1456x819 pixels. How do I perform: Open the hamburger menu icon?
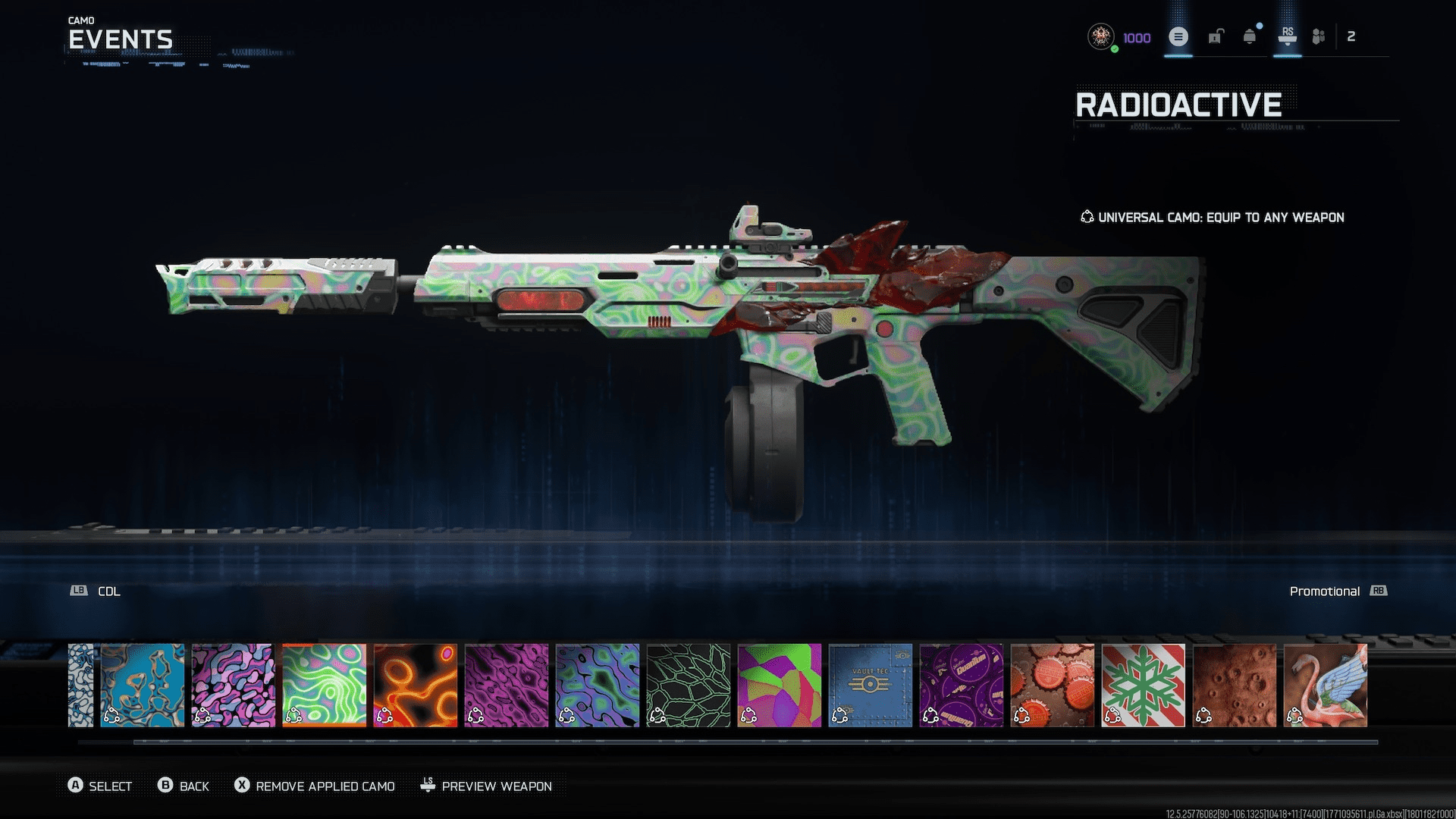1178,36
